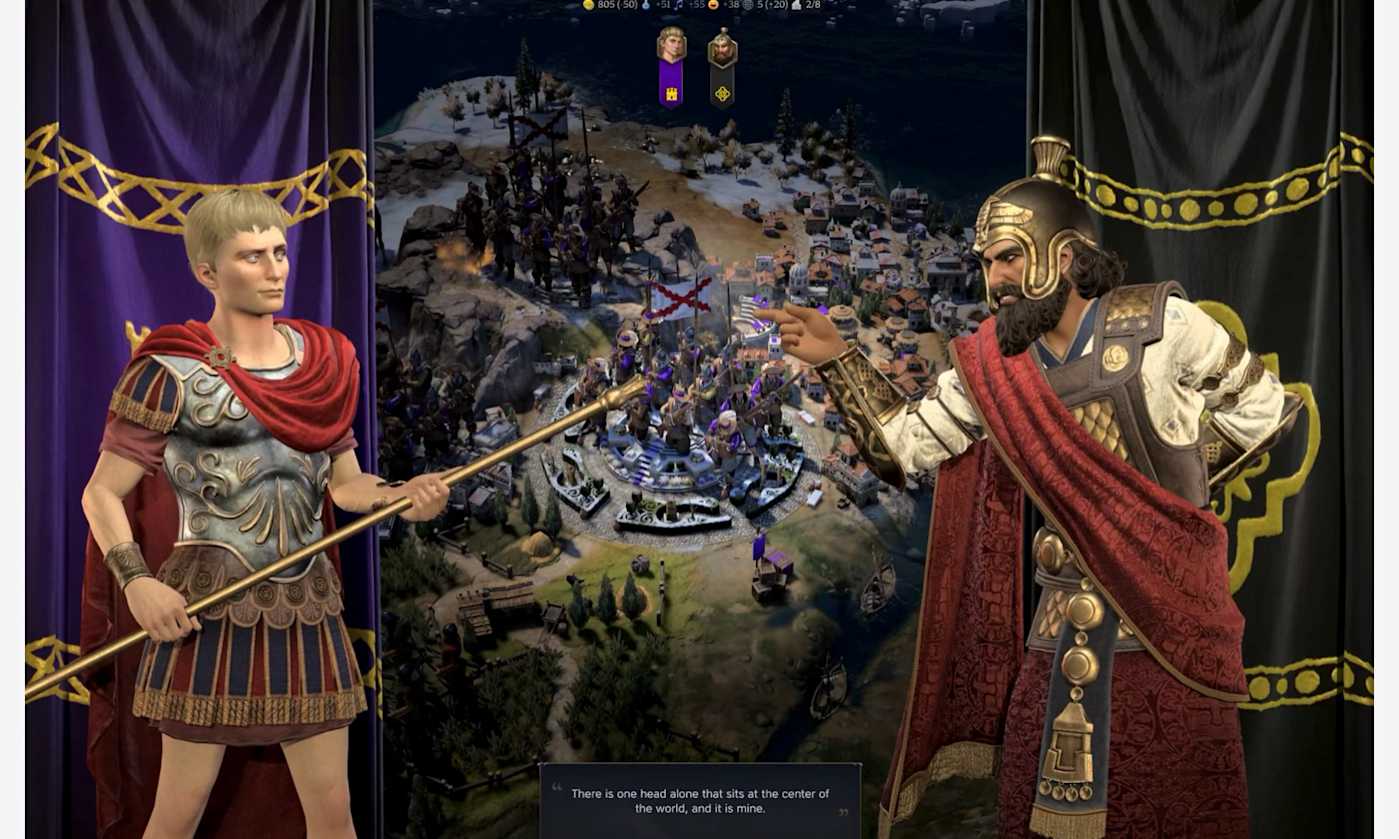Expand the influence tooltip showing 5 (+20)

773,5
